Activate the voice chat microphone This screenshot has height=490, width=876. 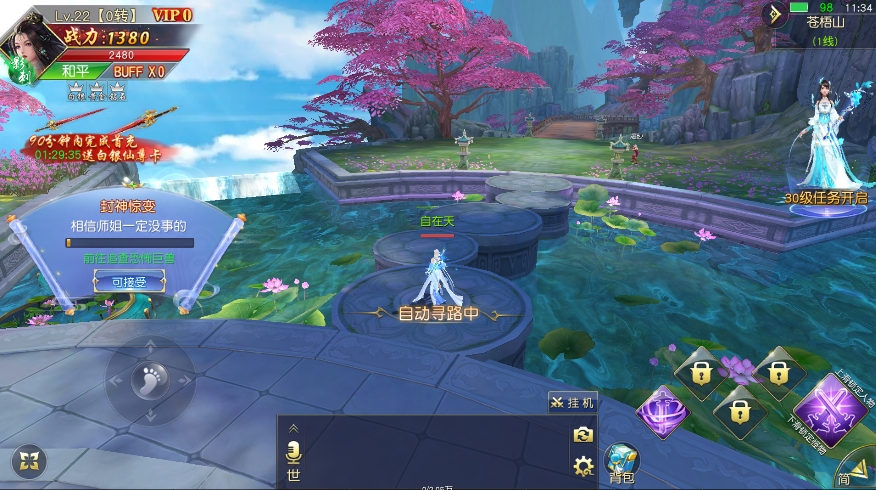click(x=293, y=449)
